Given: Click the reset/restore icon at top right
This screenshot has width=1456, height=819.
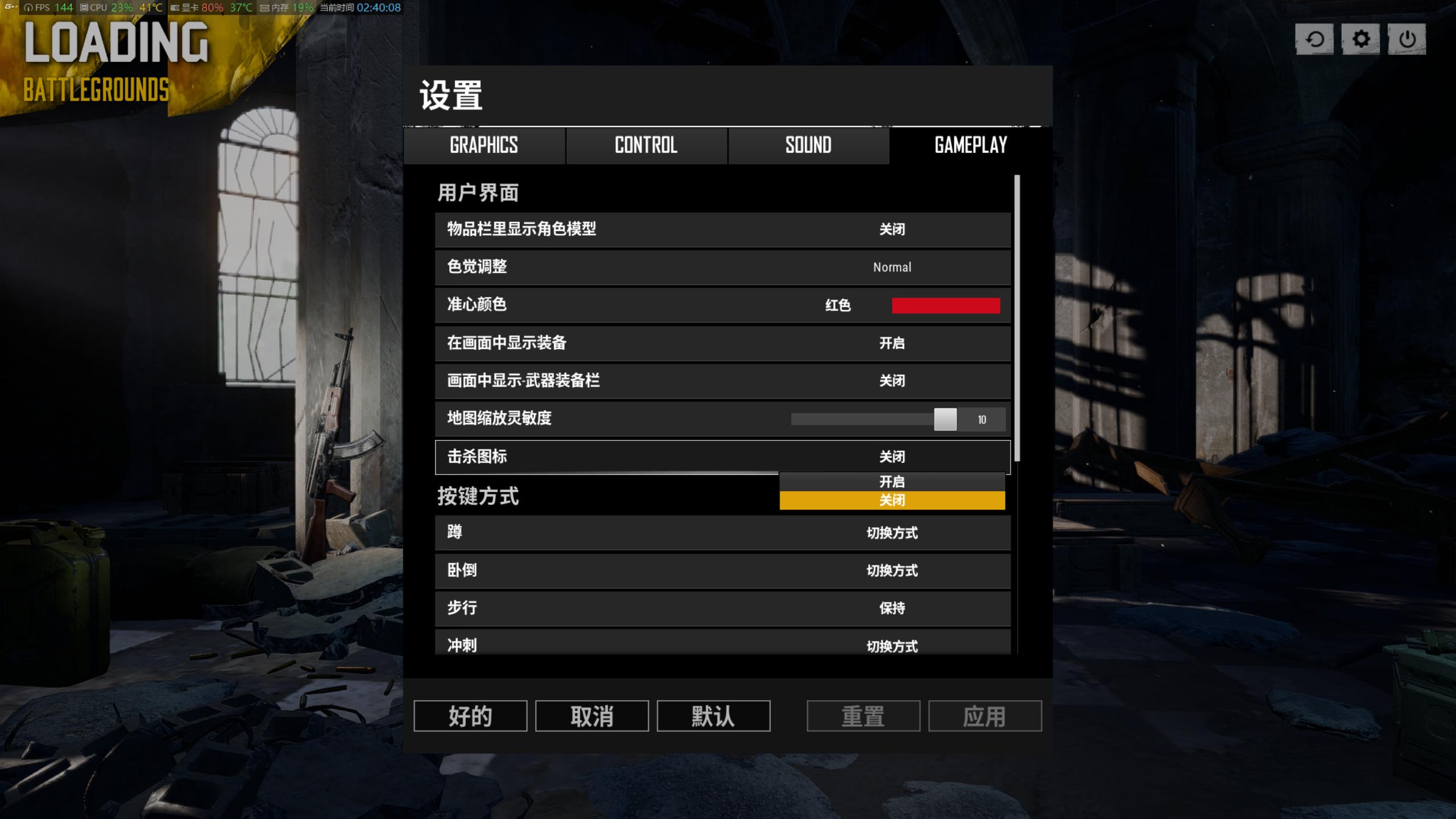Looking at the screenshot, I should click(1314, 40).
